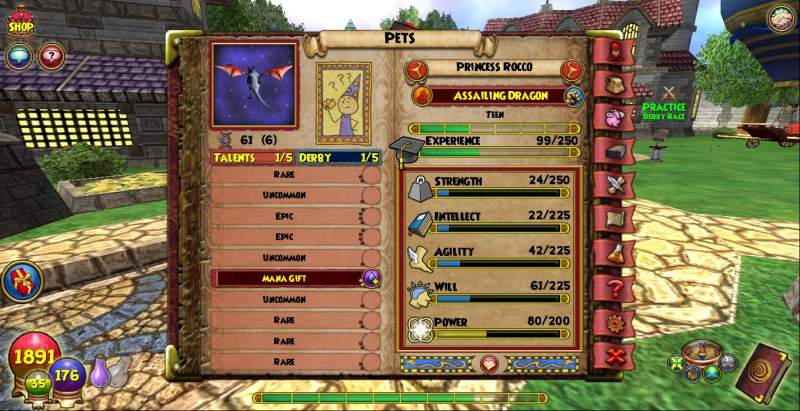The width and height of the screenshot is (800, 411).
Task: Switch to the Derby tab
Action: (341, 157)
